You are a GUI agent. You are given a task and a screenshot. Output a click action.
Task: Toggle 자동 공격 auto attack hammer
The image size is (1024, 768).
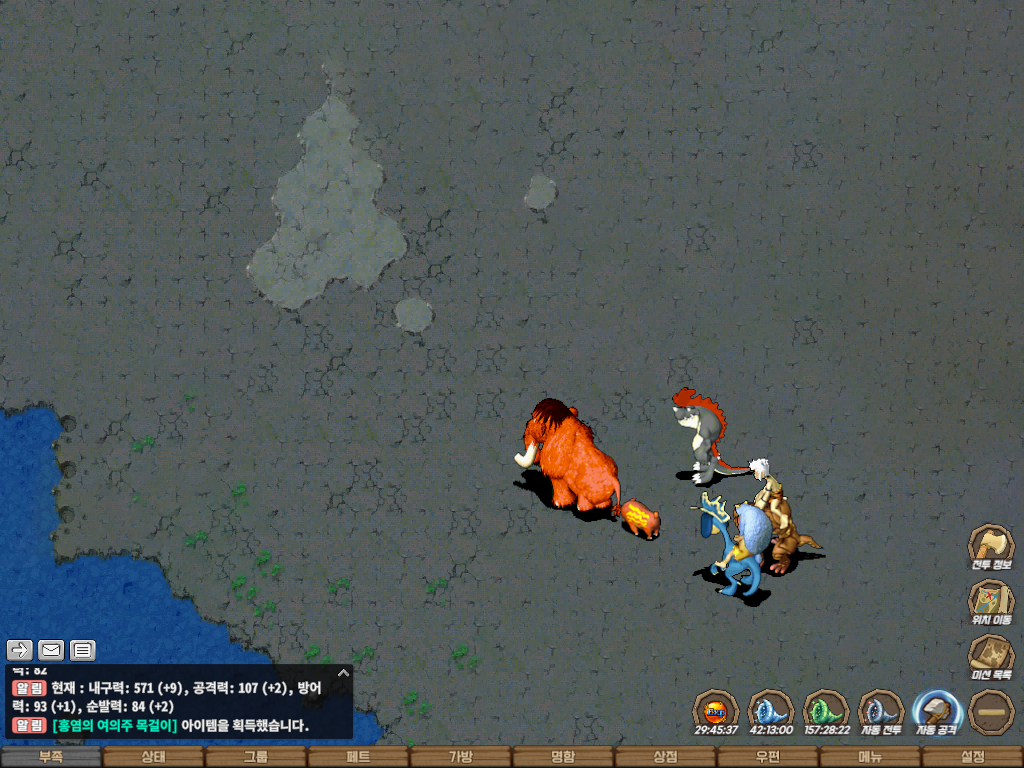[x=937, y=710]
